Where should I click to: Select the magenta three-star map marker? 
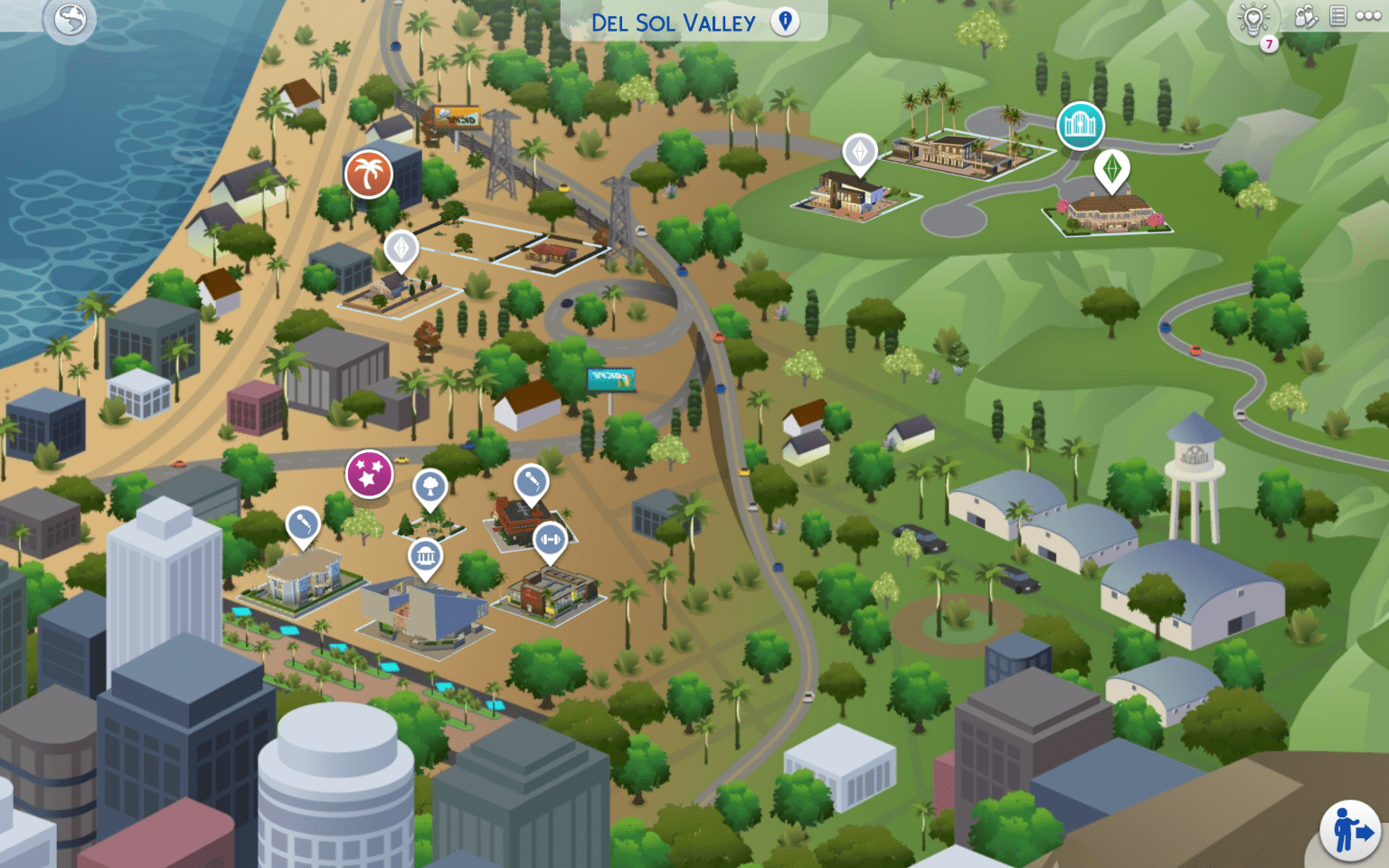tap(369, 473)
